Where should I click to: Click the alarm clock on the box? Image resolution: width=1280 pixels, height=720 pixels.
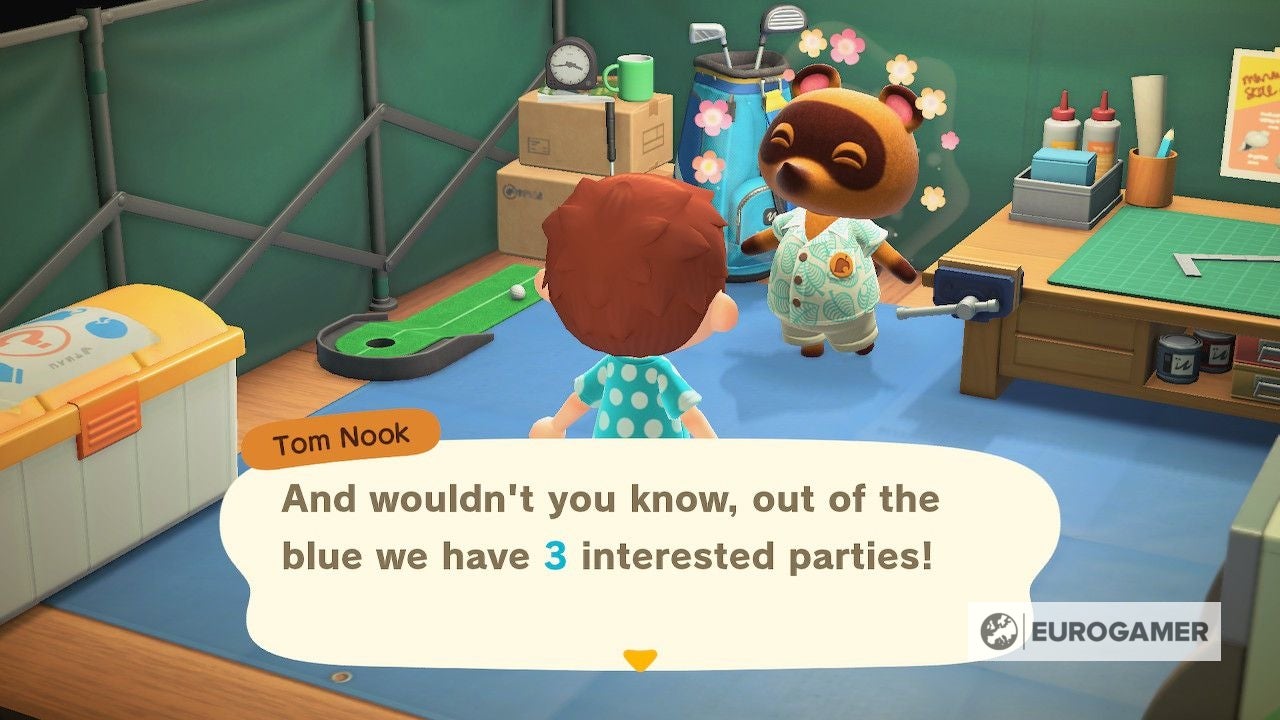[568, 63]
